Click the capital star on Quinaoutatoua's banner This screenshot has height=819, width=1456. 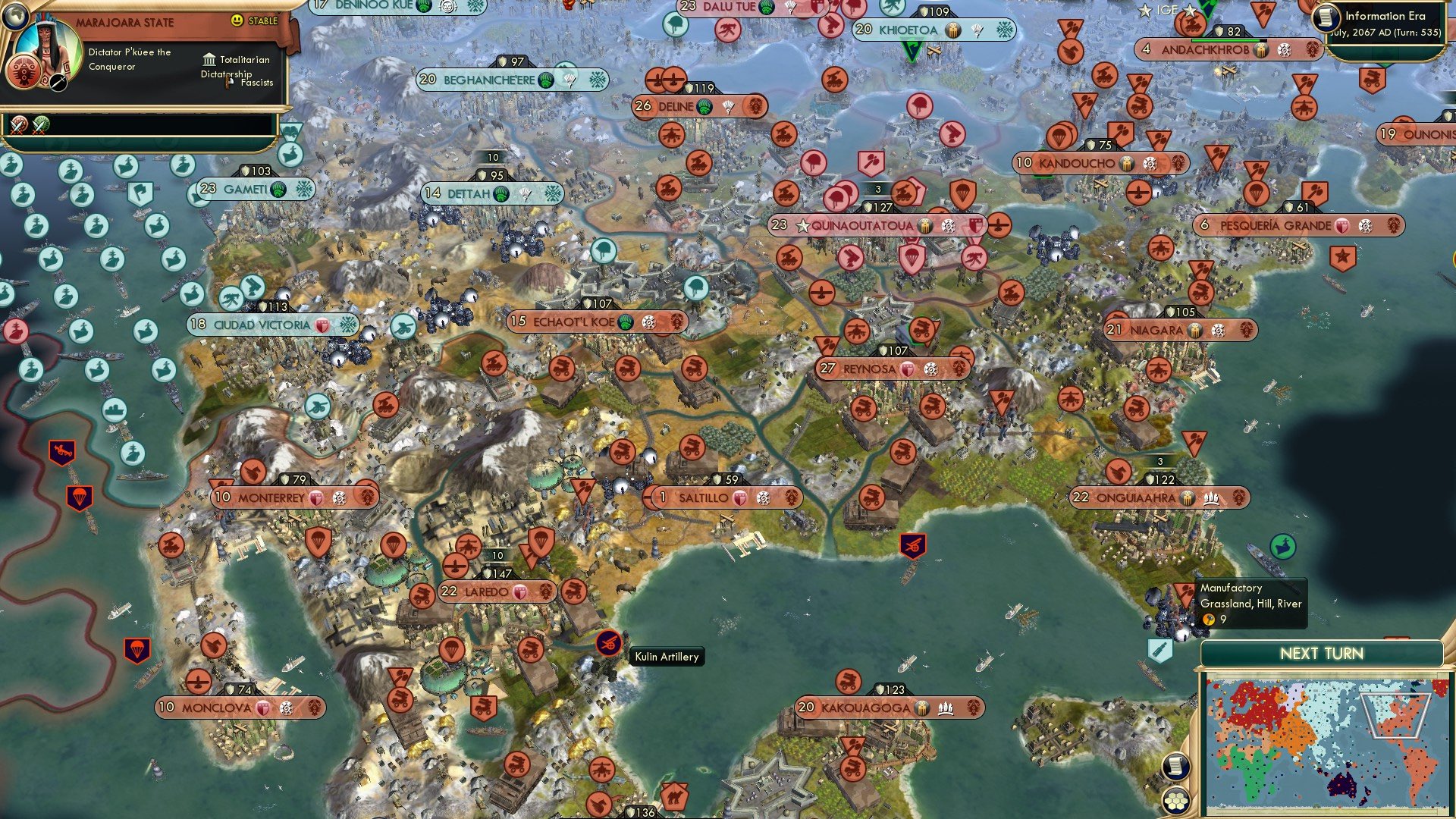click(x=803, y=225)
